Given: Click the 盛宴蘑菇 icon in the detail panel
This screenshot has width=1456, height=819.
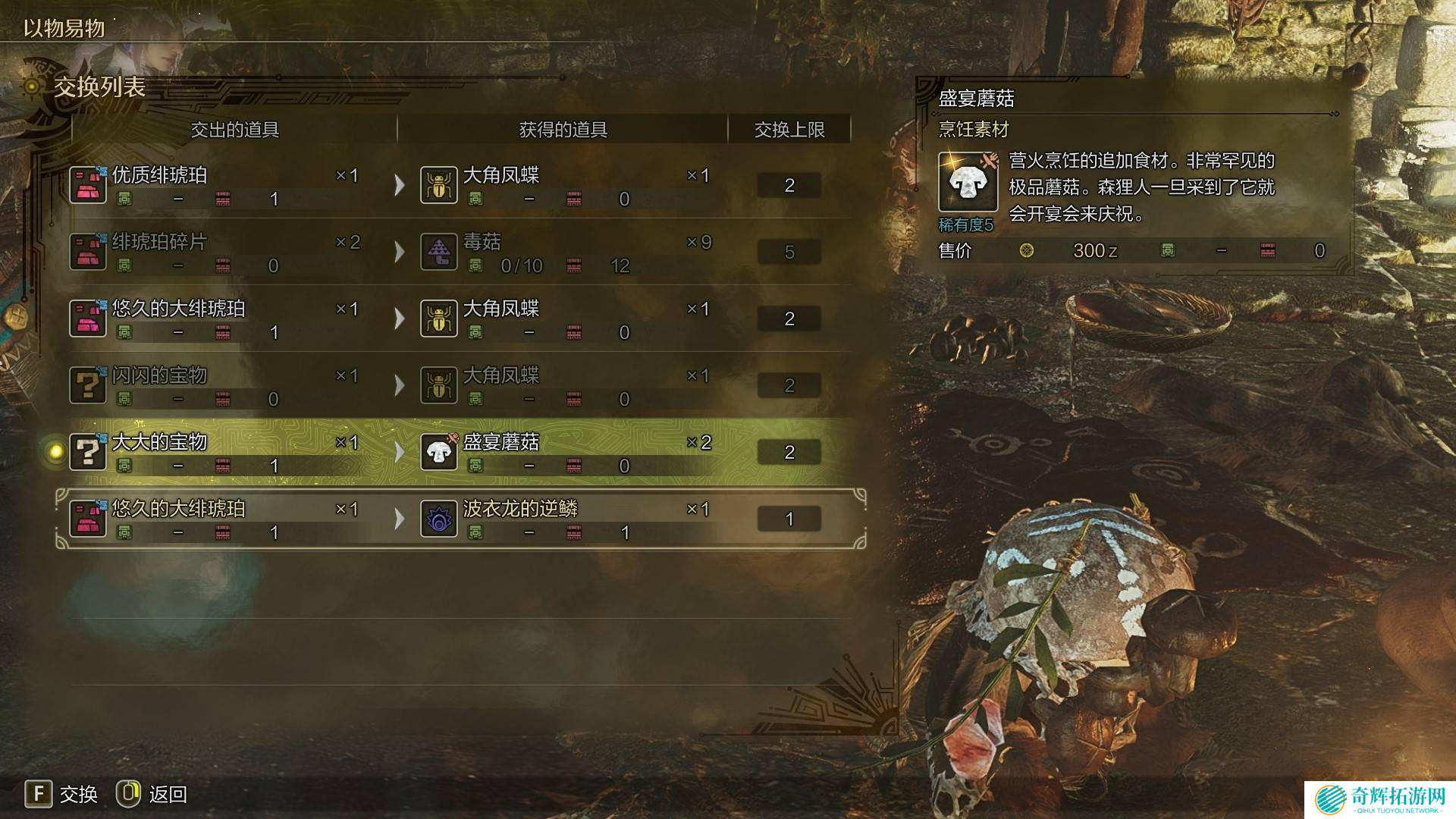Looking at the screenshot, I should coord(968,182).
